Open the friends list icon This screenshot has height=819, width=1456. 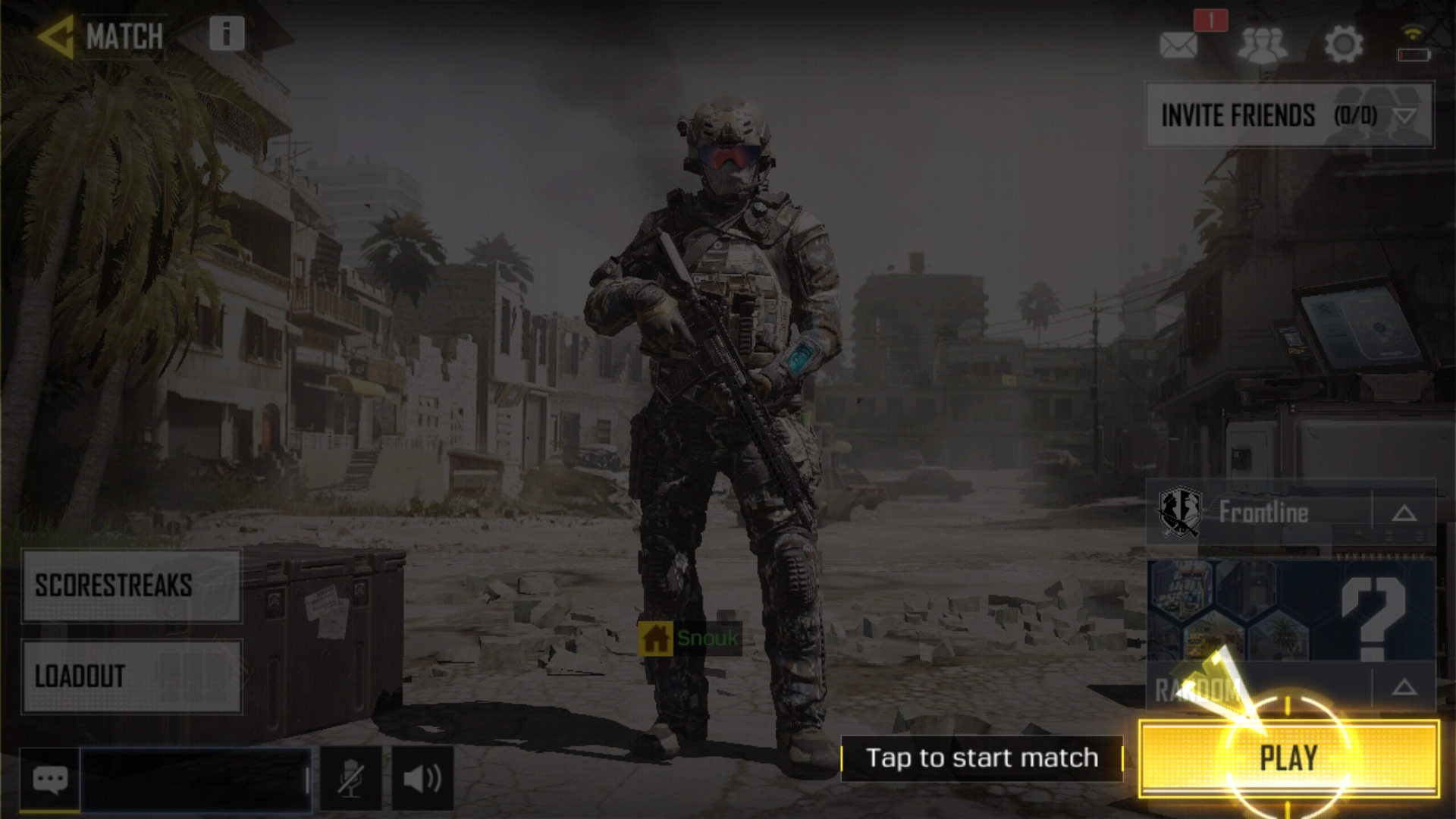(1262, 45)
